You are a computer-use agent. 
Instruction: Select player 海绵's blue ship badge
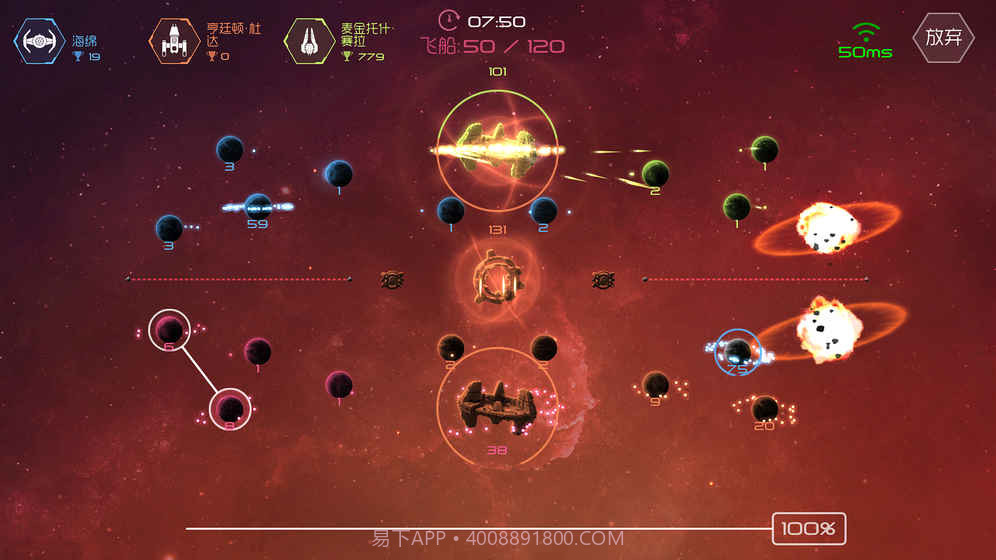[x=39, y=41]
